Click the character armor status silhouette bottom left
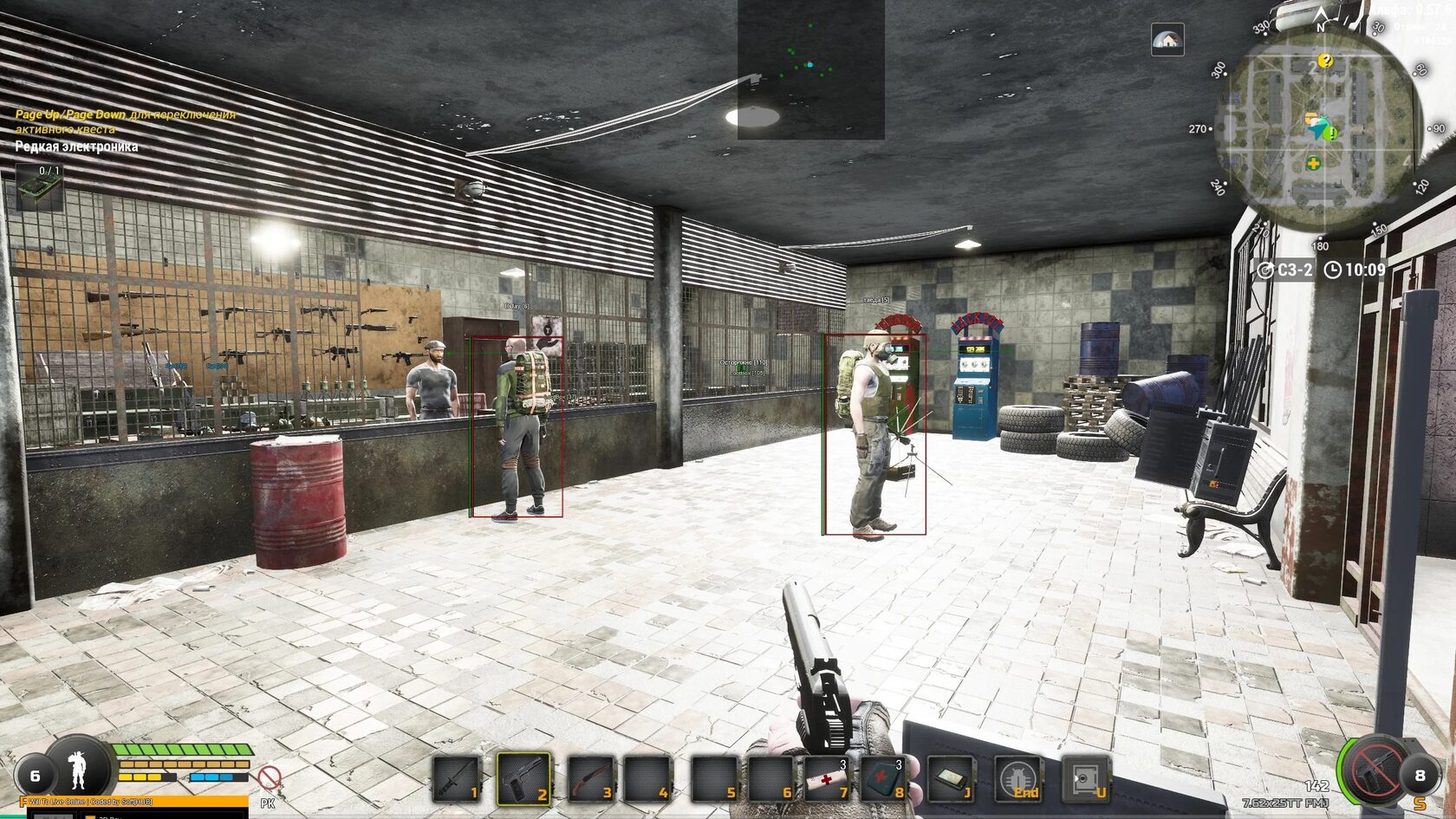Image resolution: width=1456 pixels, height=819 pixels. pos(78,771)
